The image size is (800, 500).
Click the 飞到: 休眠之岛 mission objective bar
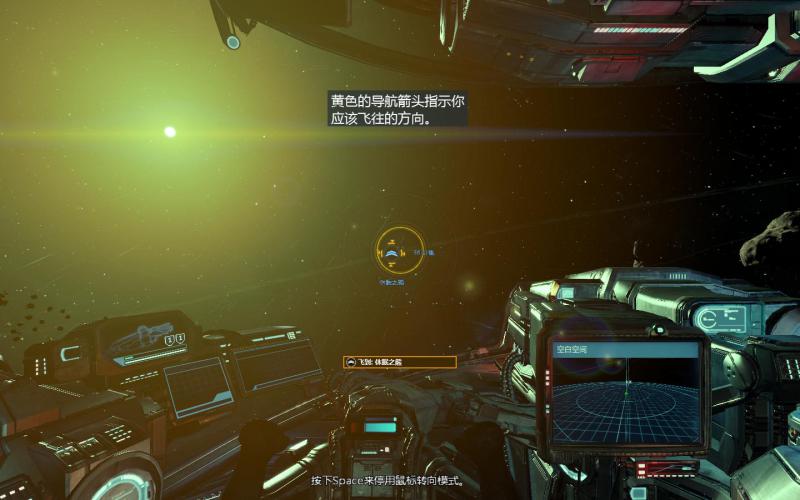(399, 362)
